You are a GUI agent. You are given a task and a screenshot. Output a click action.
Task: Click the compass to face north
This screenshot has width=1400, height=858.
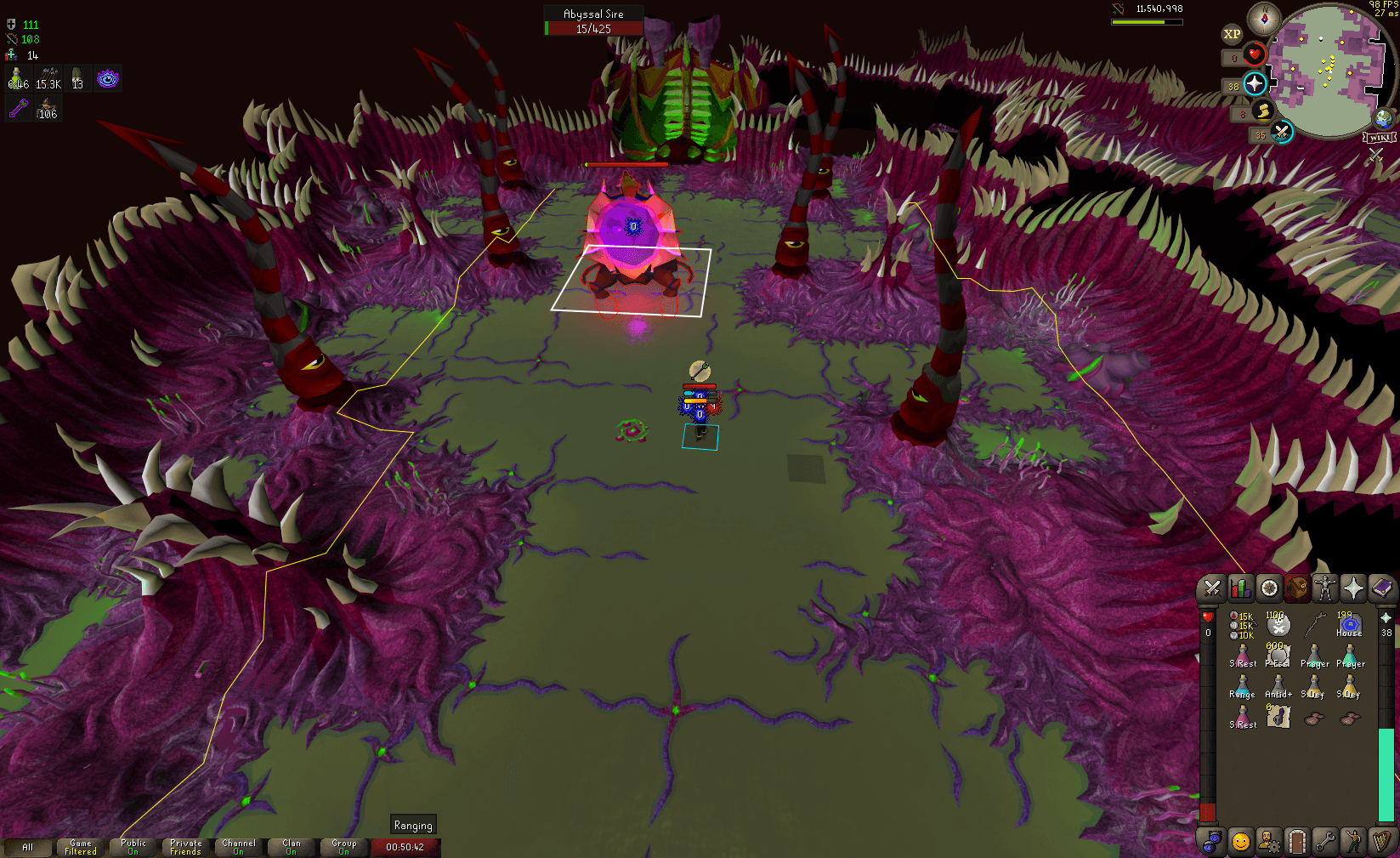pyautogui.click(x=1266, y=19)
